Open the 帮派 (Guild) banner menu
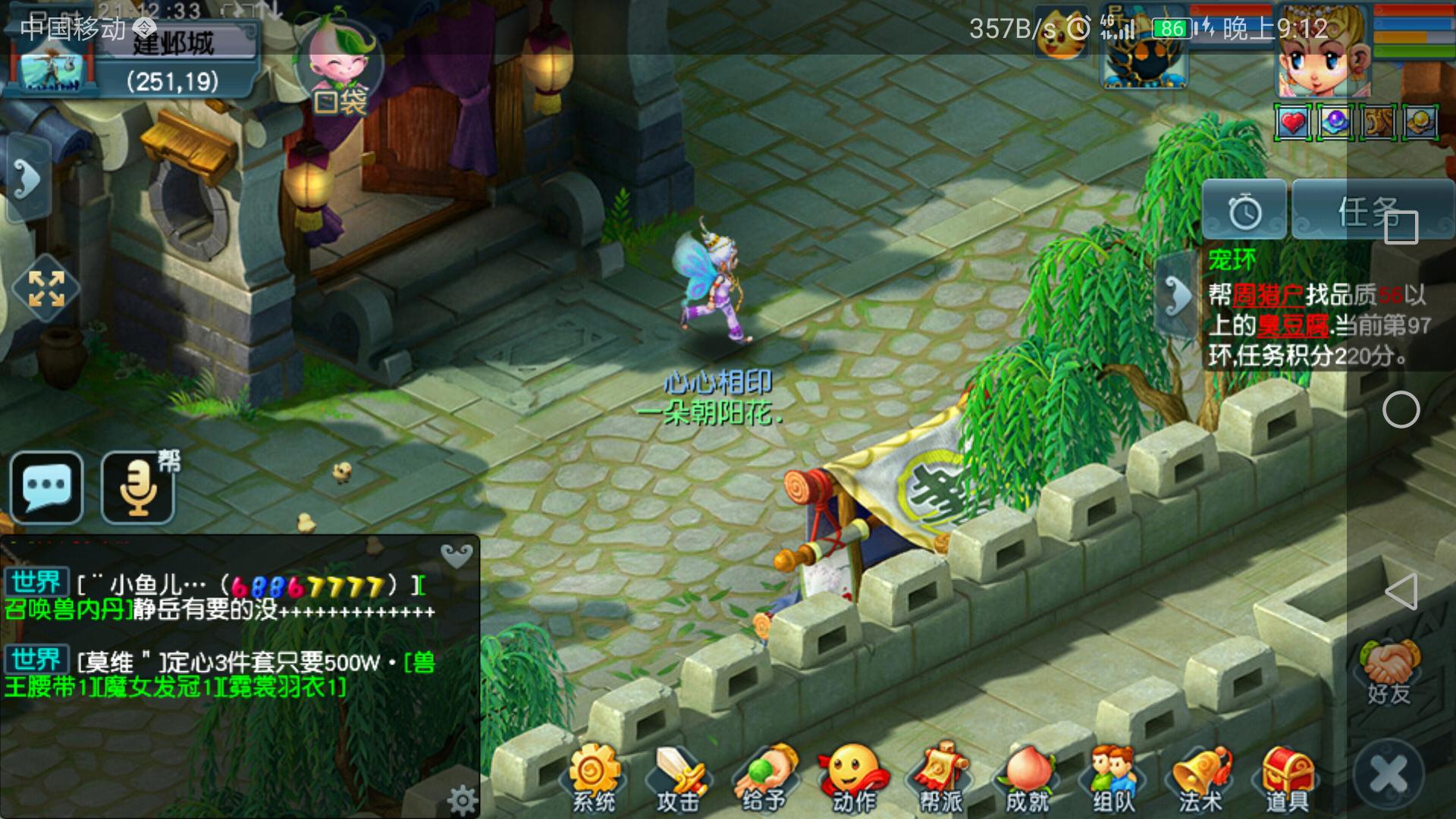This screenshot has width=1456, height=819. [x=940, y=777]
